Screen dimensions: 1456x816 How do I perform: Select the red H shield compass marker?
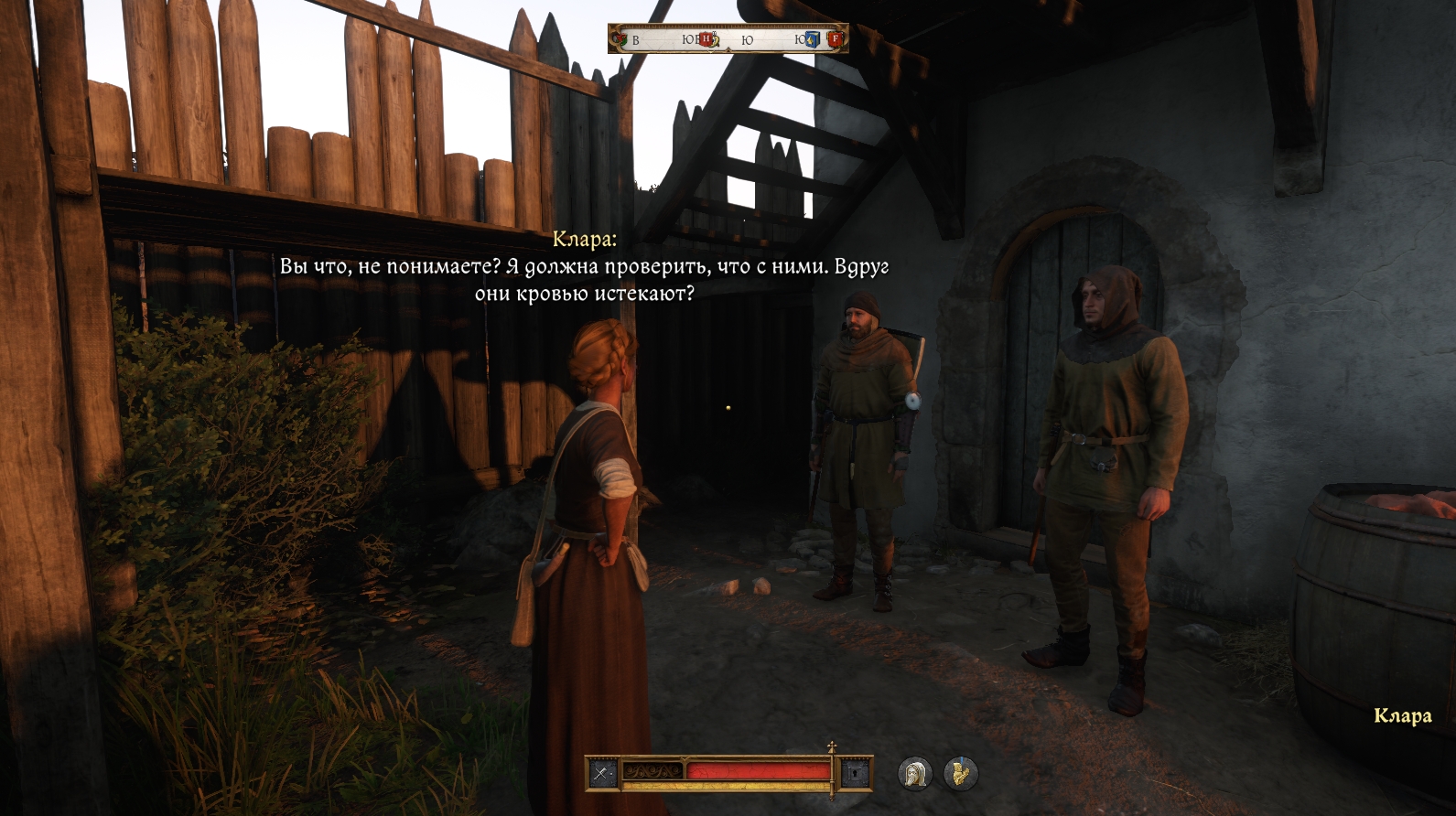click(x=706, y=39)
